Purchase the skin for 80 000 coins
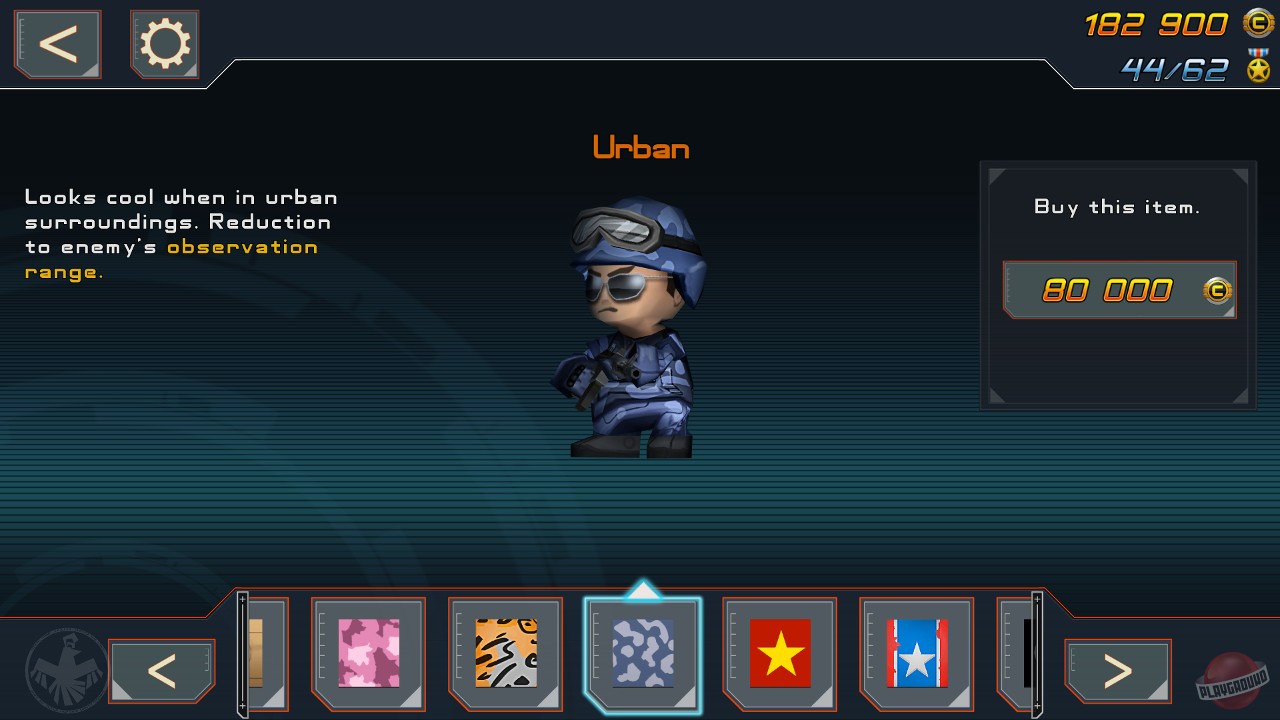 coord(1117,290)
